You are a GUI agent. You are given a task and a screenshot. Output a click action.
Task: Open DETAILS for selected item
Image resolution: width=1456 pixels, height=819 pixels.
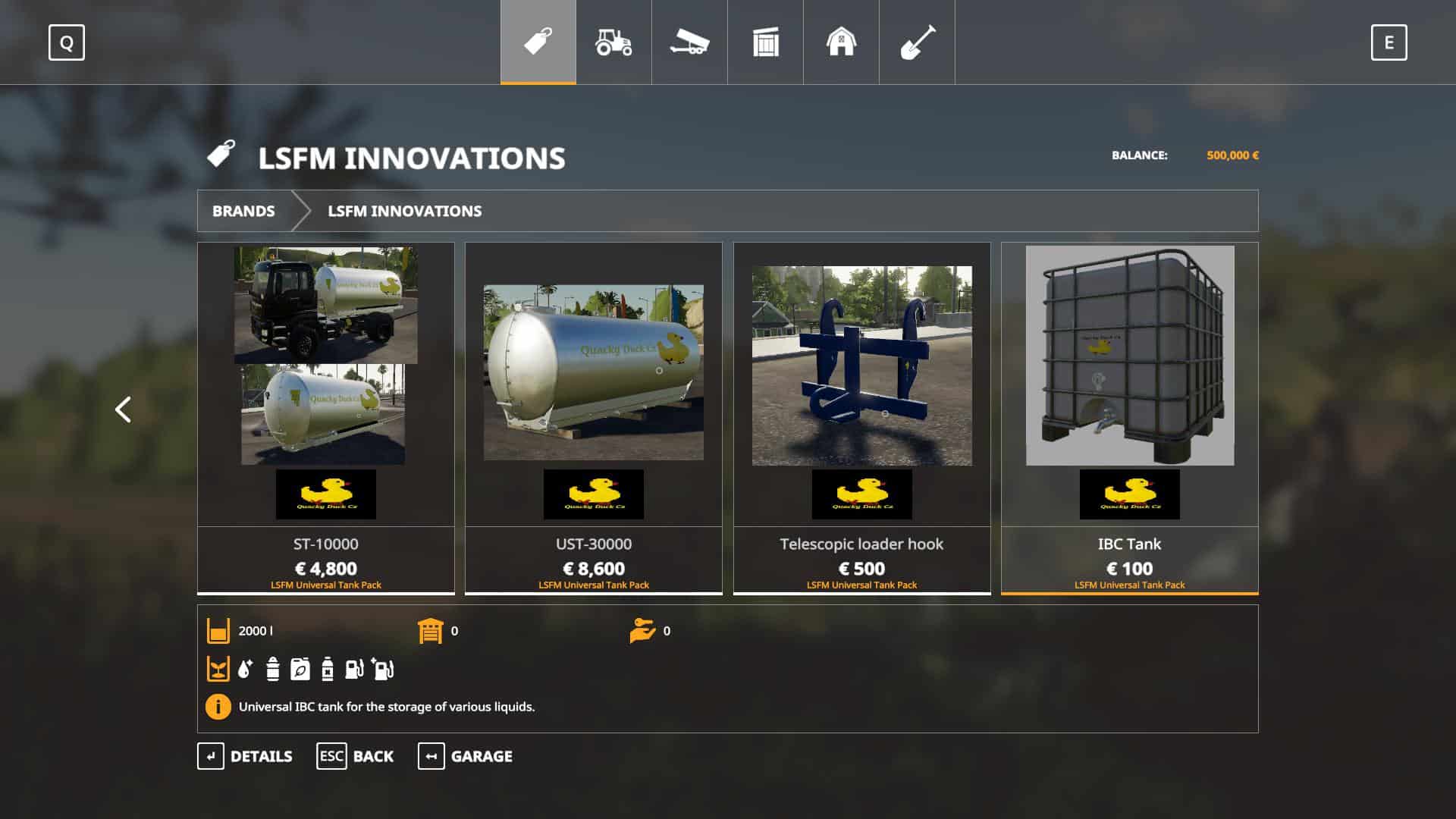pos(245,756)
